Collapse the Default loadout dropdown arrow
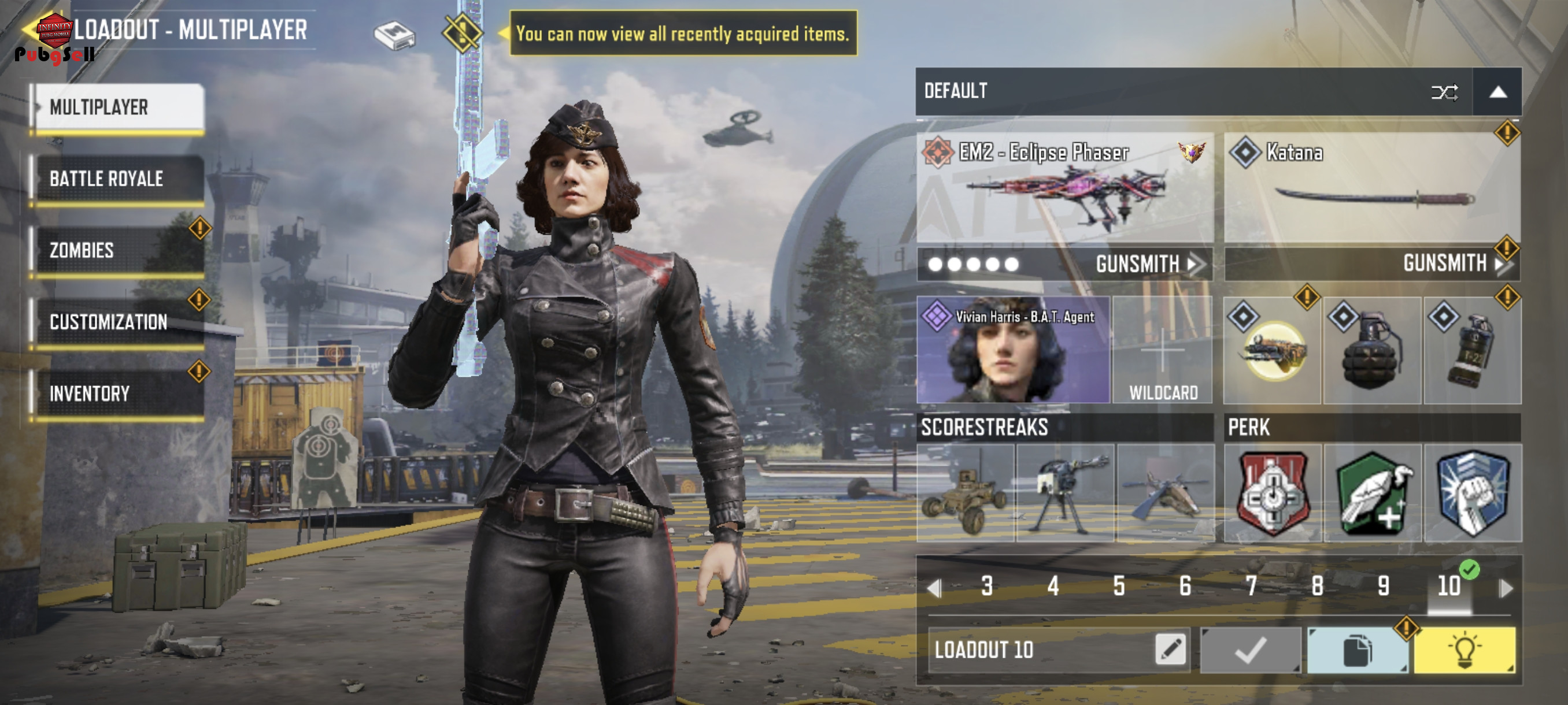 click(1497, 92)
